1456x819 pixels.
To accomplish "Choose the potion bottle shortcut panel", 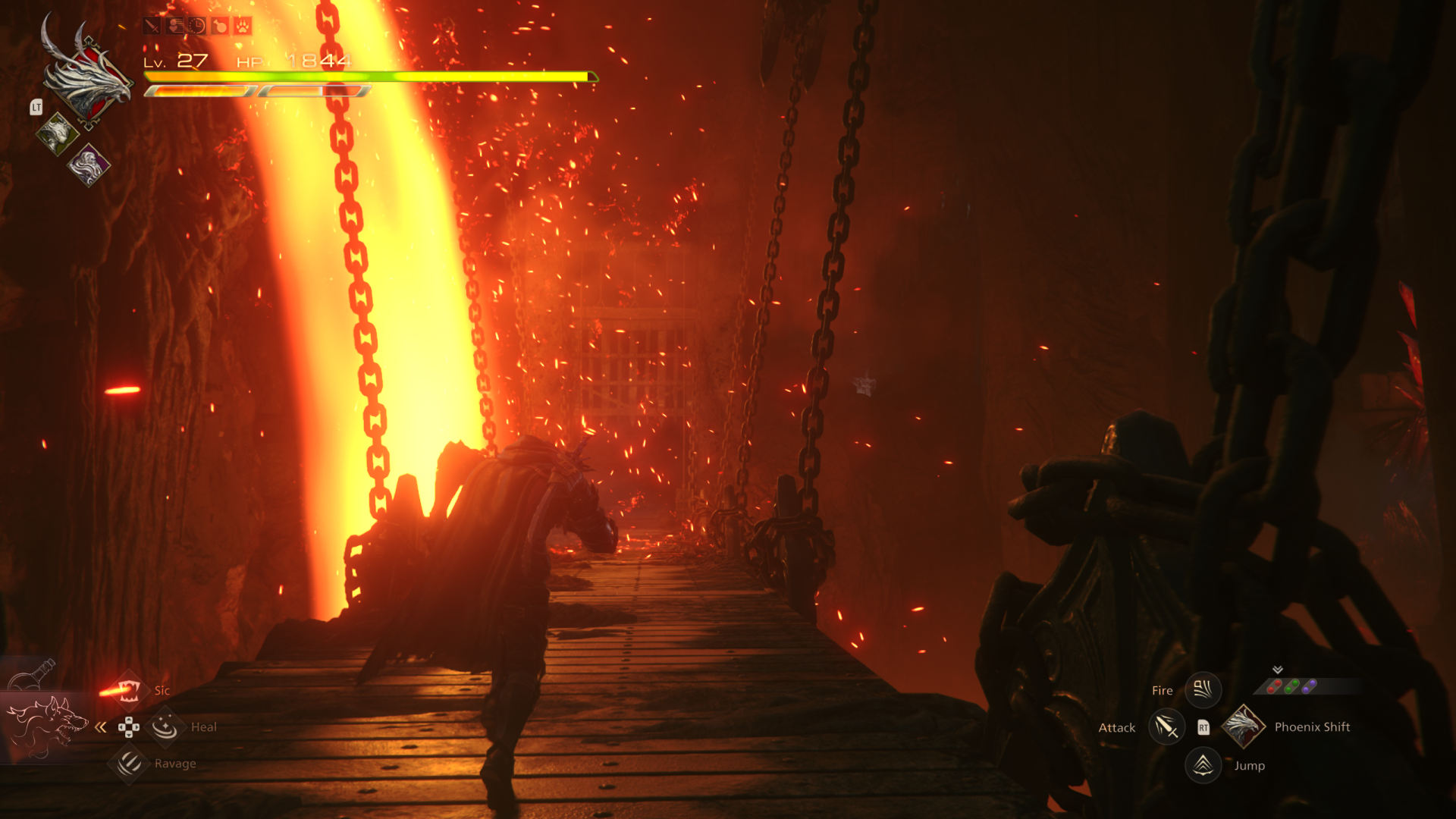I will (34, 673).
